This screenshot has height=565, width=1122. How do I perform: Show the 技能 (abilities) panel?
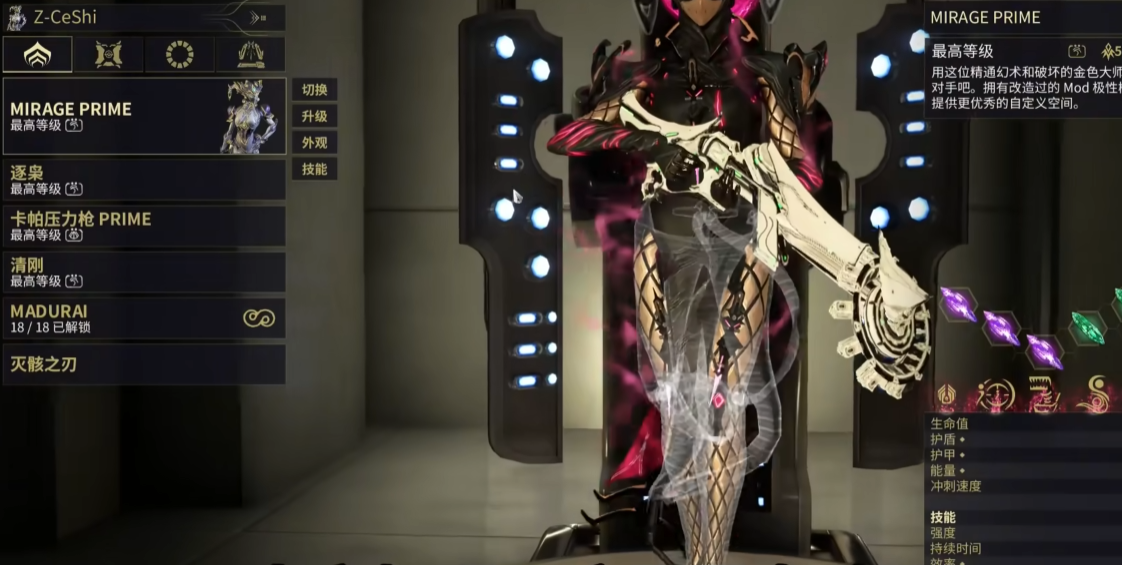(314, 169)
